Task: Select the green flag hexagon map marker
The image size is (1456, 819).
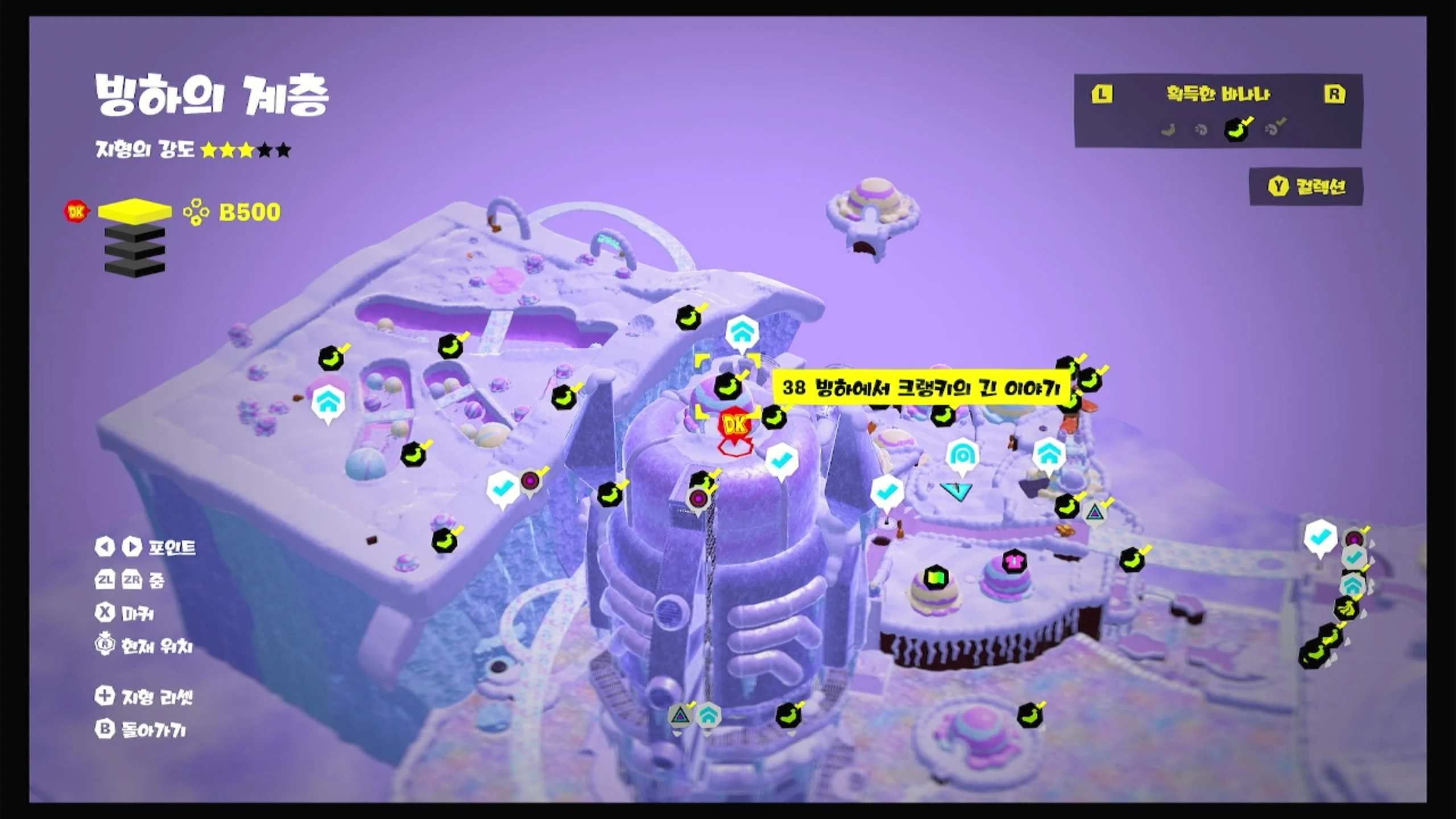Action: [935, 578]
